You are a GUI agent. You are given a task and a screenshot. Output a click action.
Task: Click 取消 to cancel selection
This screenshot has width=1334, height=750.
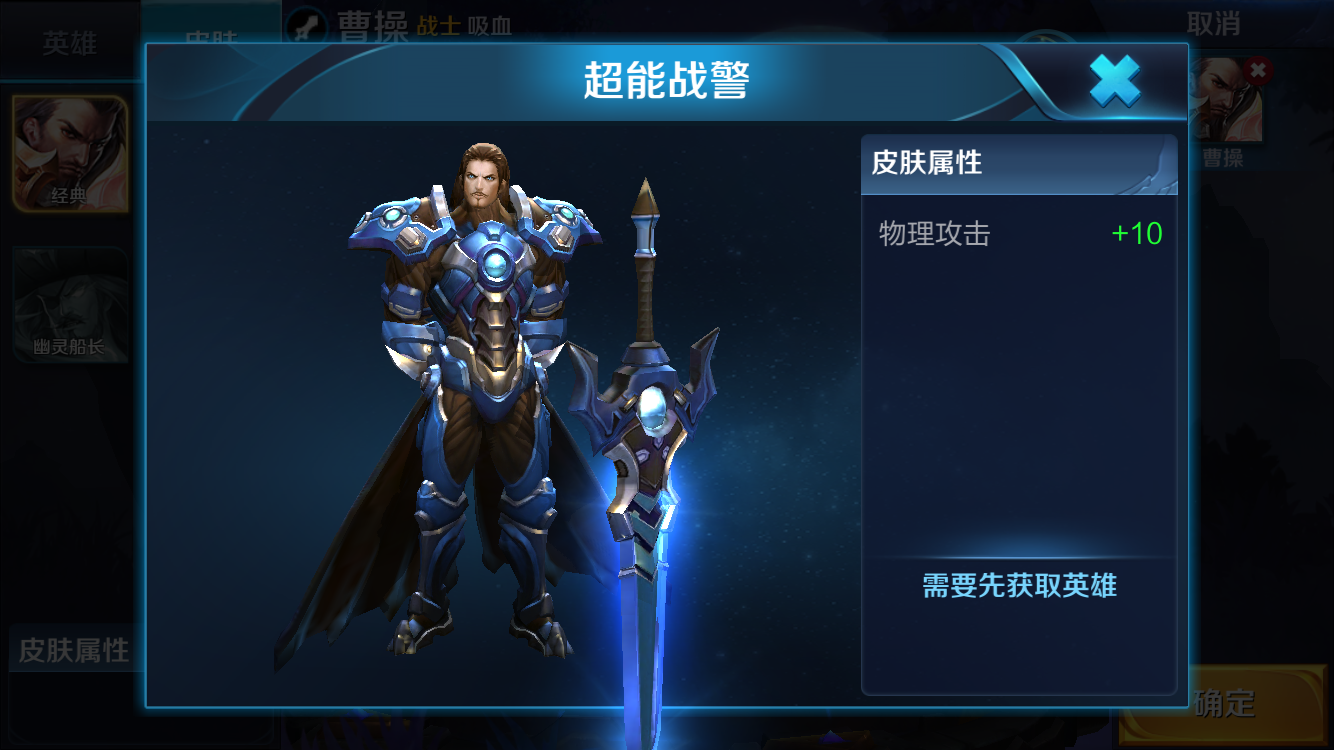(1213, 23)
